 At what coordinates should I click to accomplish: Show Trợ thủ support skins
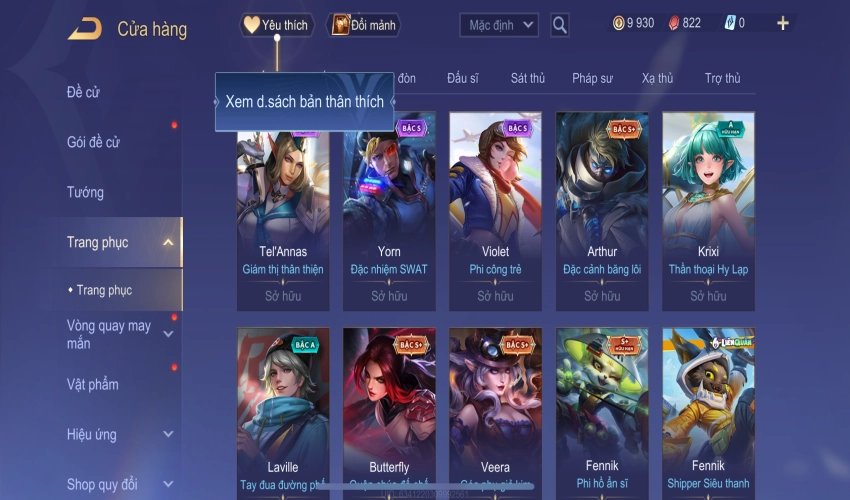point(722,78)
